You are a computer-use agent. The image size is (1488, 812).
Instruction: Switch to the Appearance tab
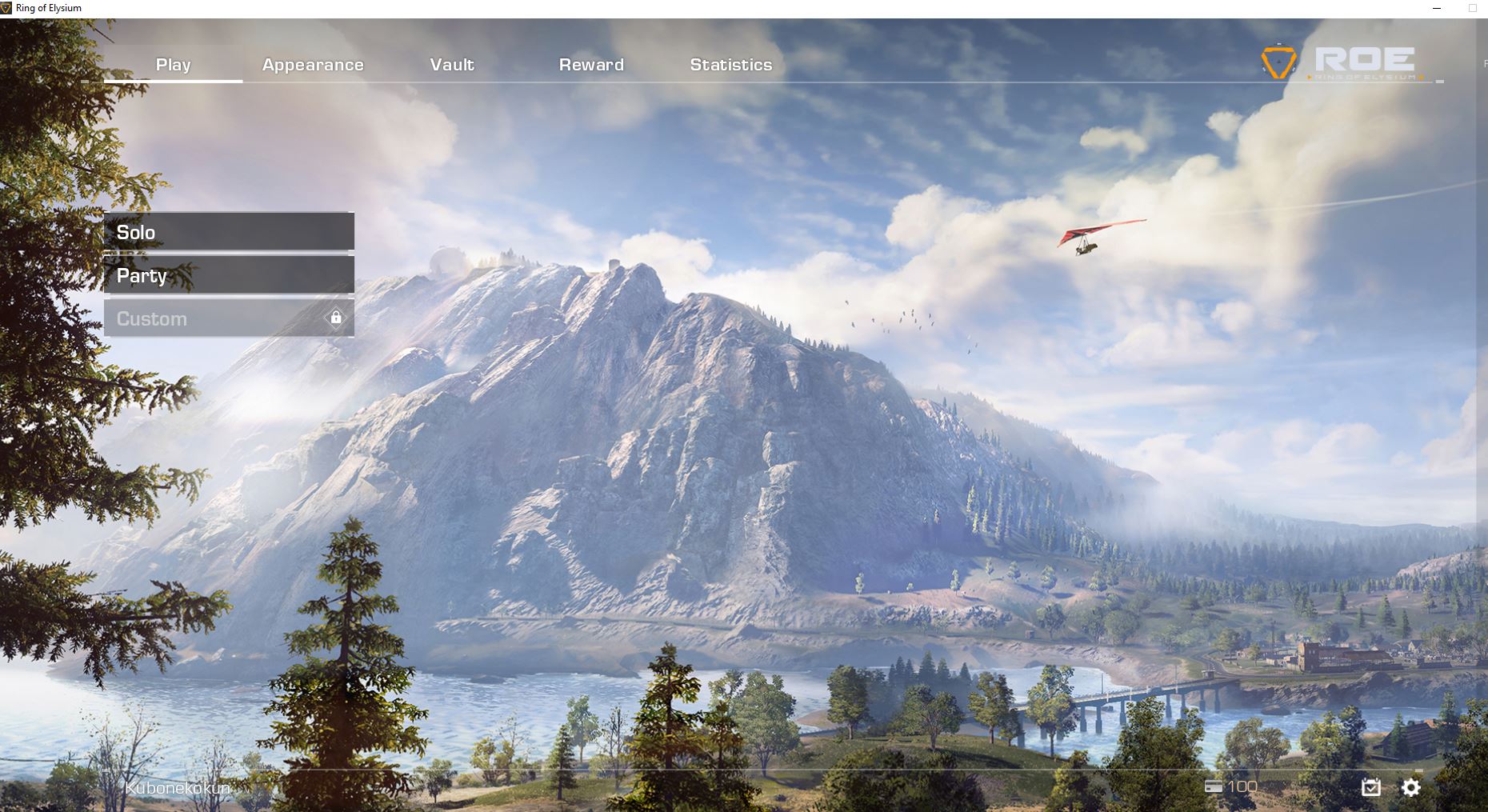(313, 65)
